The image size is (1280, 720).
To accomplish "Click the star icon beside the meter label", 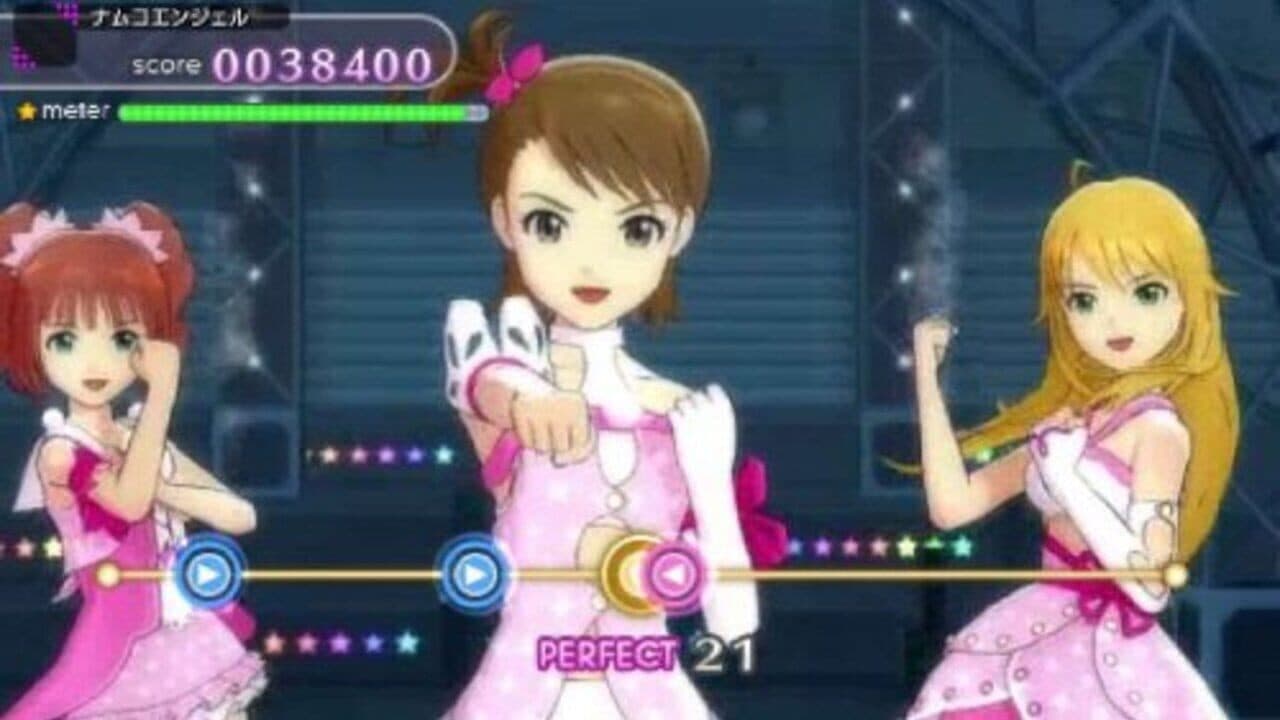I will pyautogui.click(x=28, y=110).
